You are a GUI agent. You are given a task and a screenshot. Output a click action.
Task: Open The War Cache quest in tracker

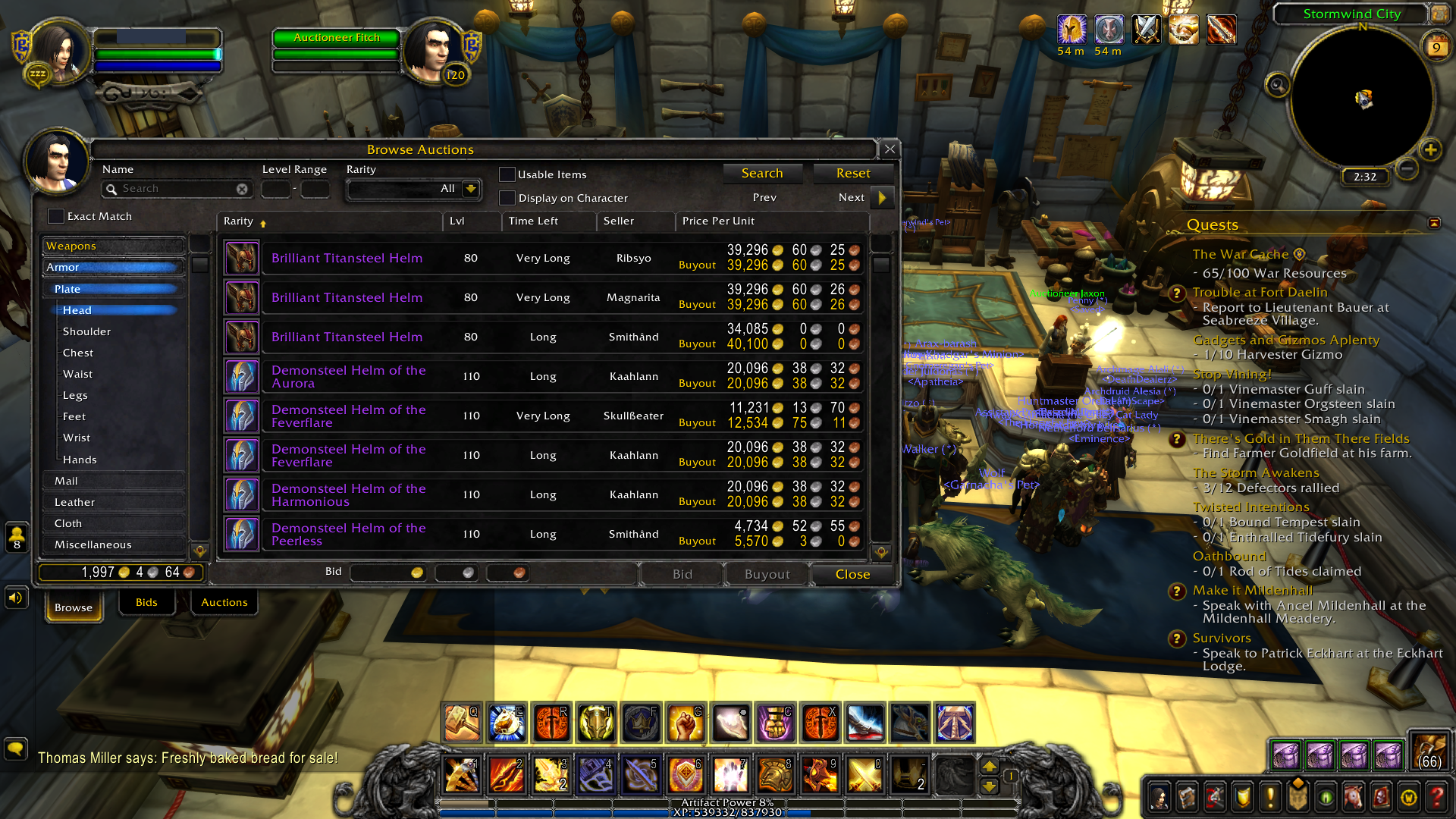click(1240, 255)
